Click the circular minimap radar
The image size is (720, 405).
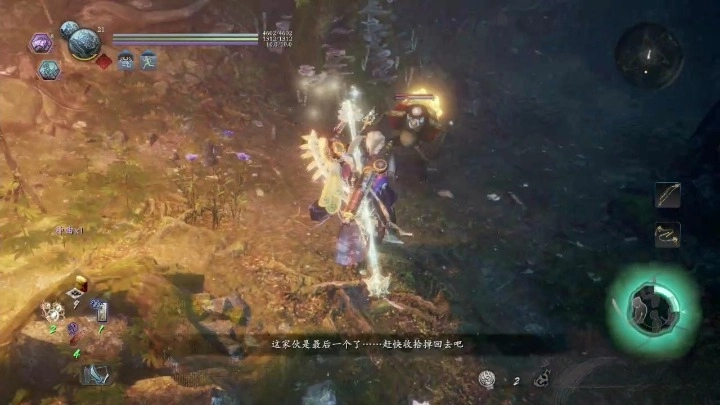pyautogui.click(x=648, y=54)
